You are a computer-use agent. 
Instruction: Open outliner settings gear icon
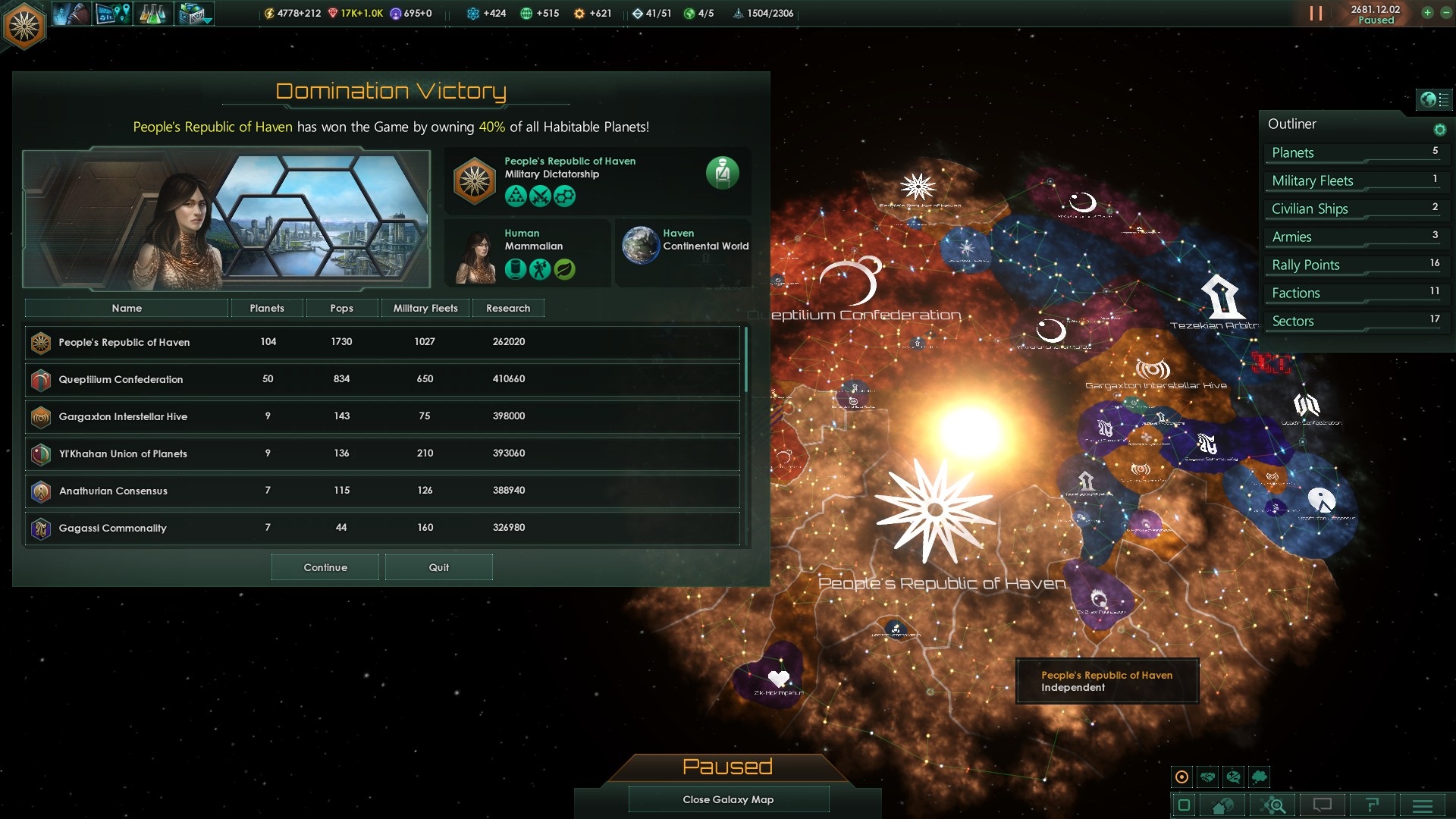(1439, 130)
